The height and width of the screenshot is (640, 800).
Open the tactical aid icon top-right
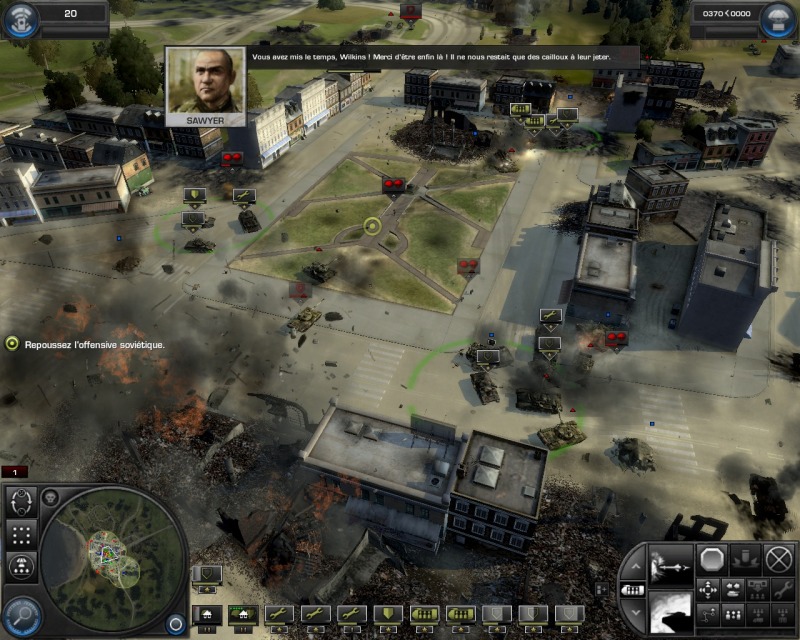pyautogui.click(x=778, y=19)
